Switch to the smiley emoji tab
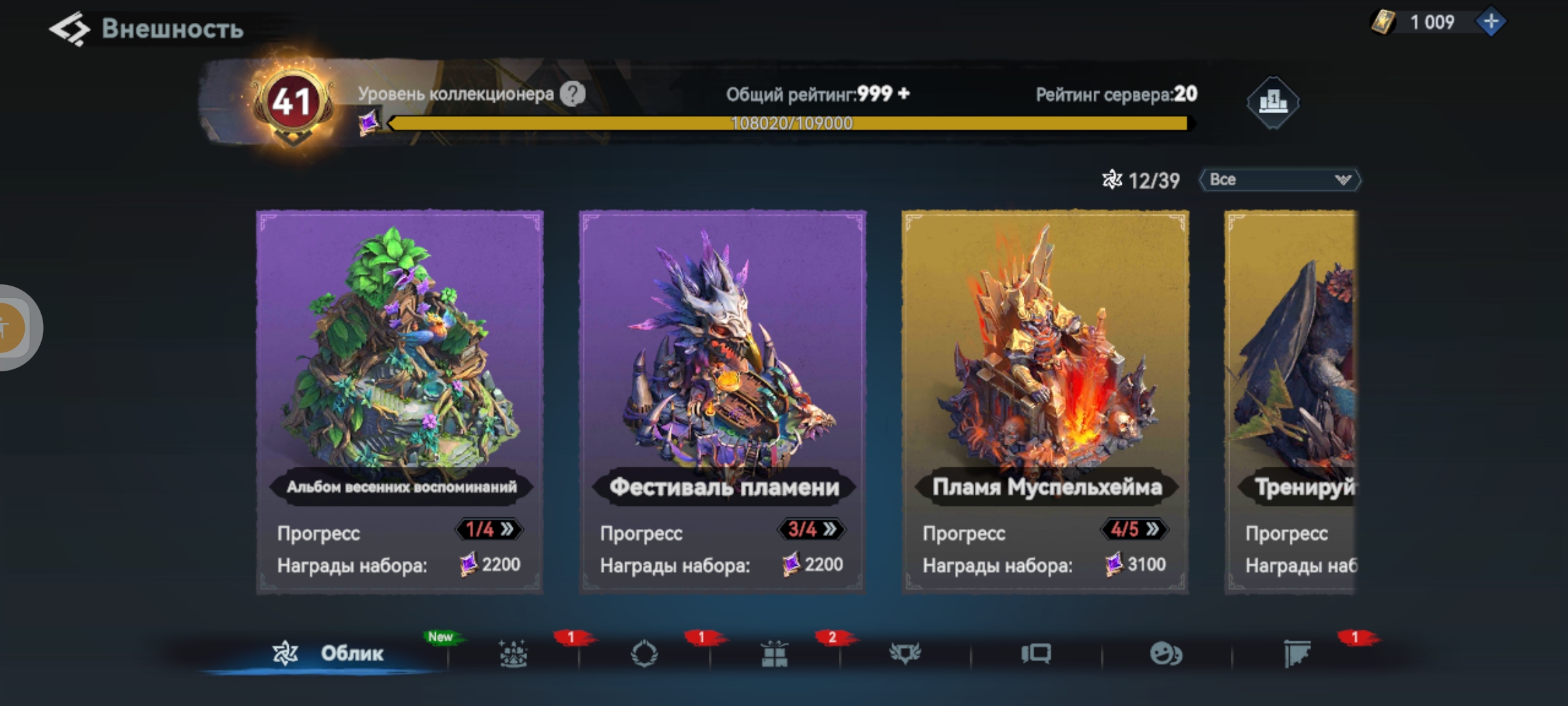The image size is (1568, 706). pos(1166,653)
